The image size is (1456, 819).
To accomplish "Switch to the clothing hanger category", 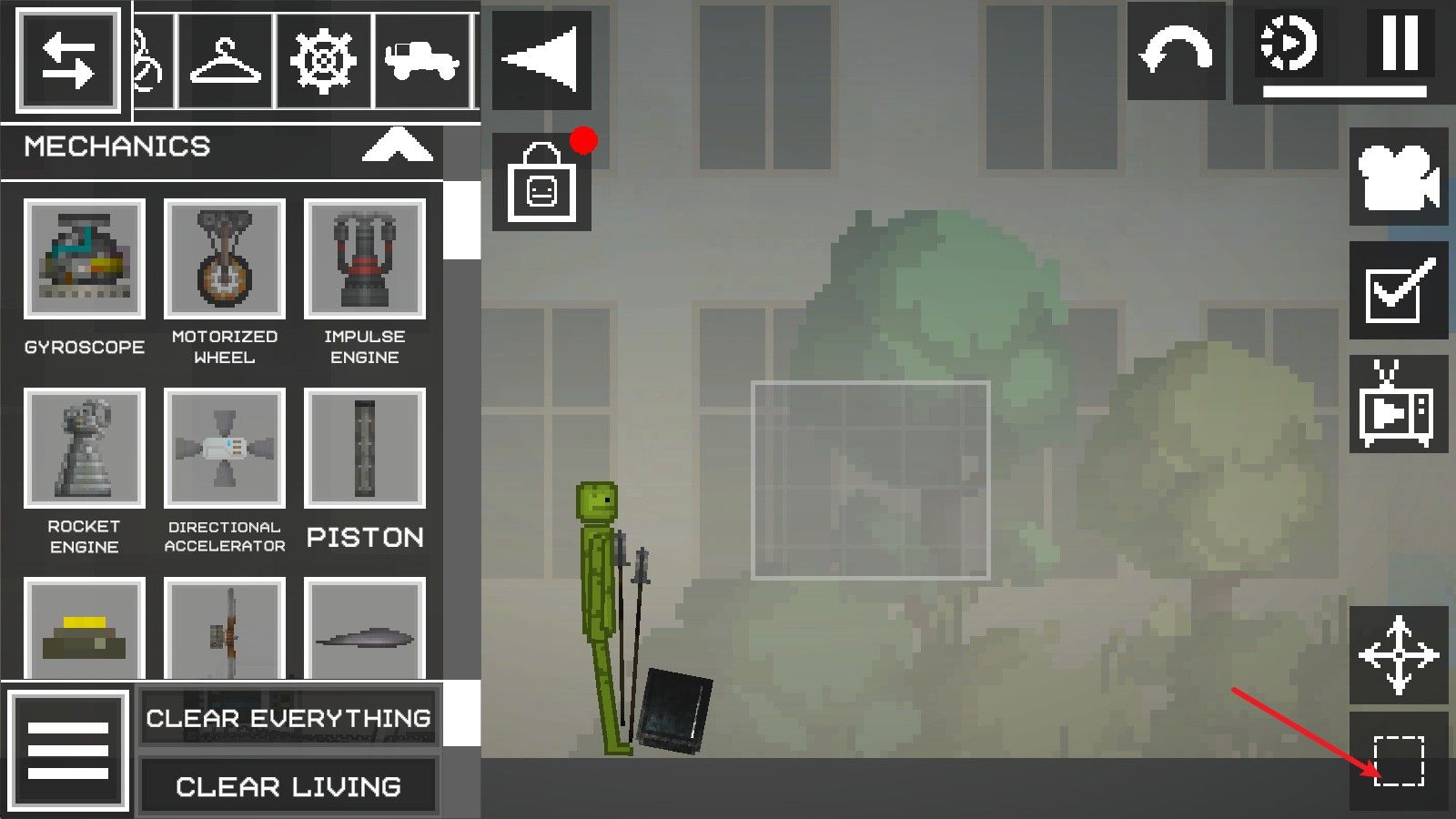I will click(x=225, y=62).
